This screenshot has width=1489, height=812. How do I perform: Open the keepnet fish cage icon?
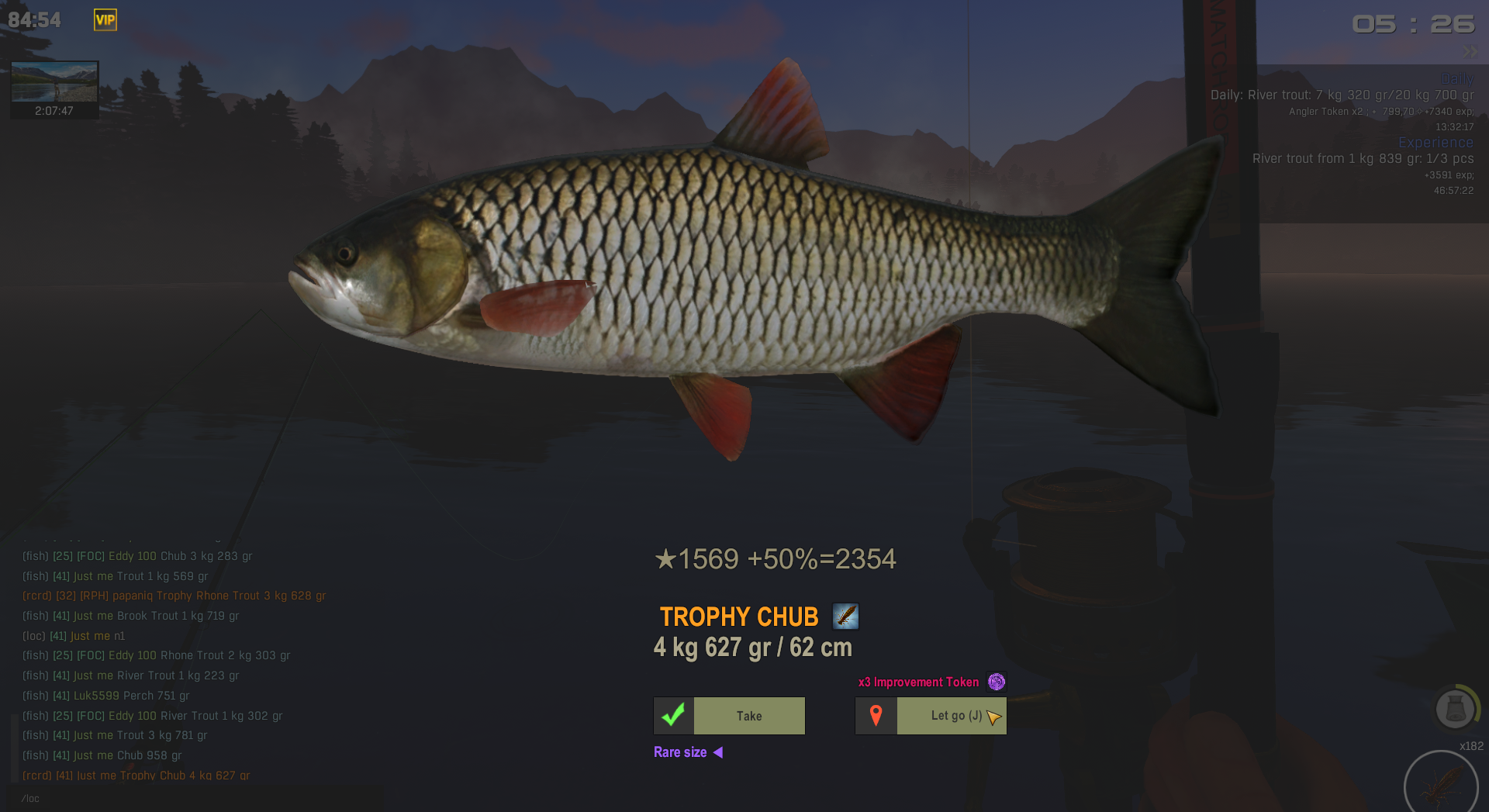[1455, 708]
